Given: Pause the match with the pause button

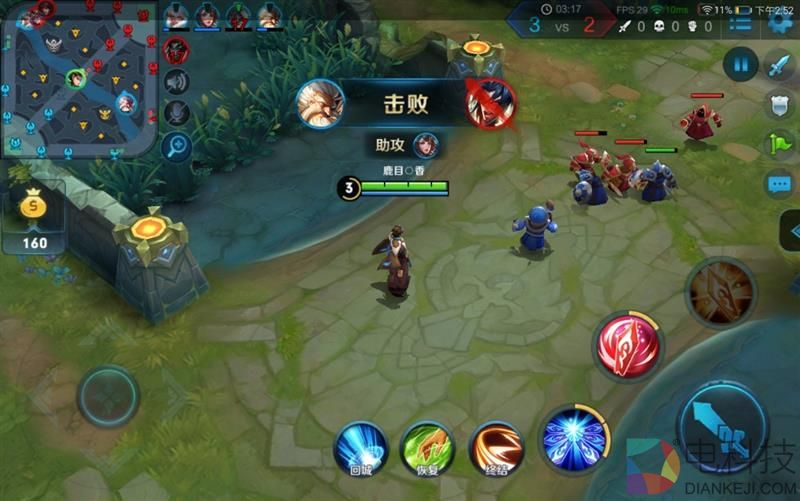Looking at the screenshot, I should click(x=741, y=66).
